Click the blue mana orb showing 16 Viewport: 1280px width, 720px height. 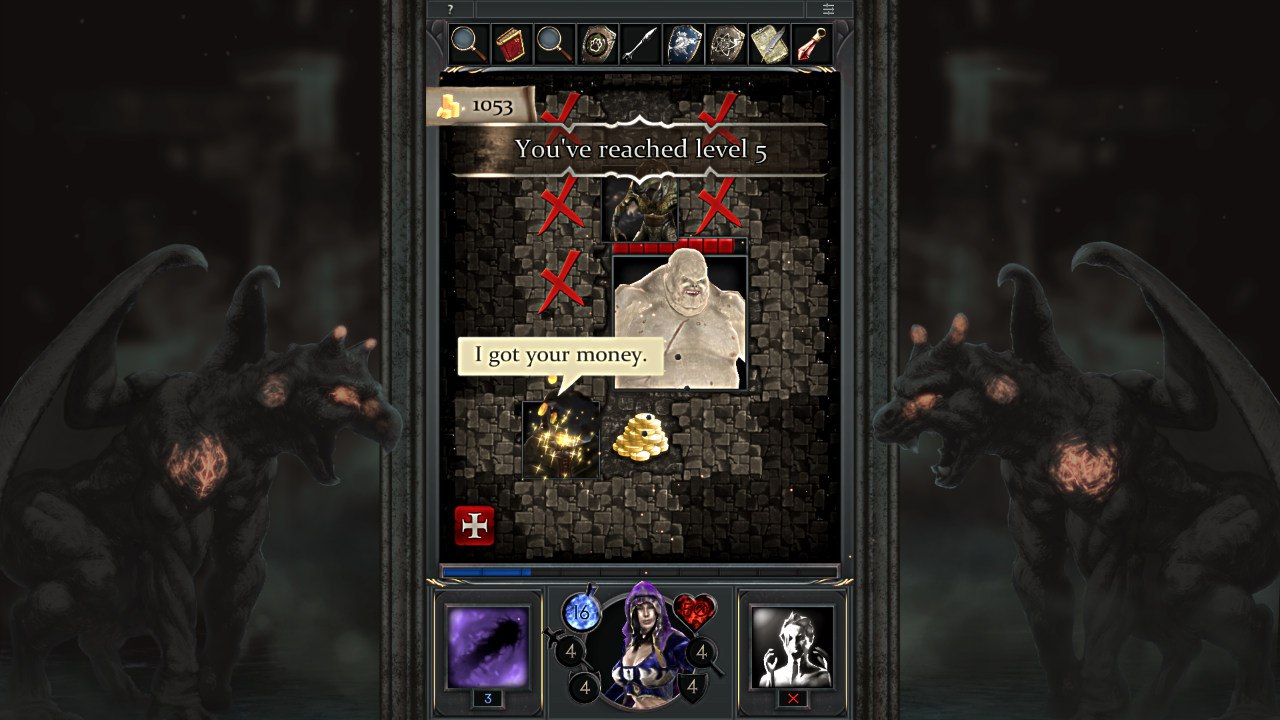pyautogui.click(x=581, y=614)
